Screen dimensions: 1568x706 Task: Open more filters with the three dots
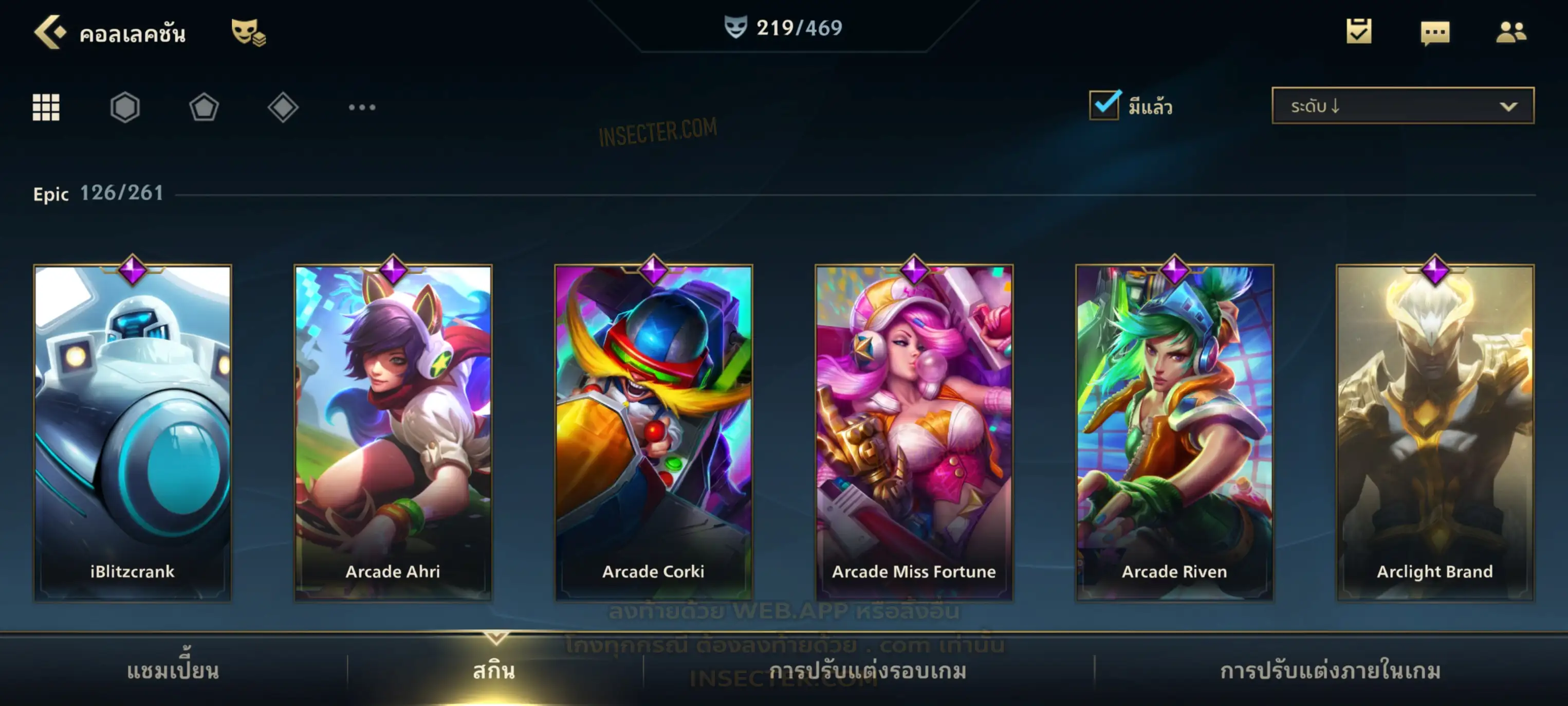click(362, 107)
